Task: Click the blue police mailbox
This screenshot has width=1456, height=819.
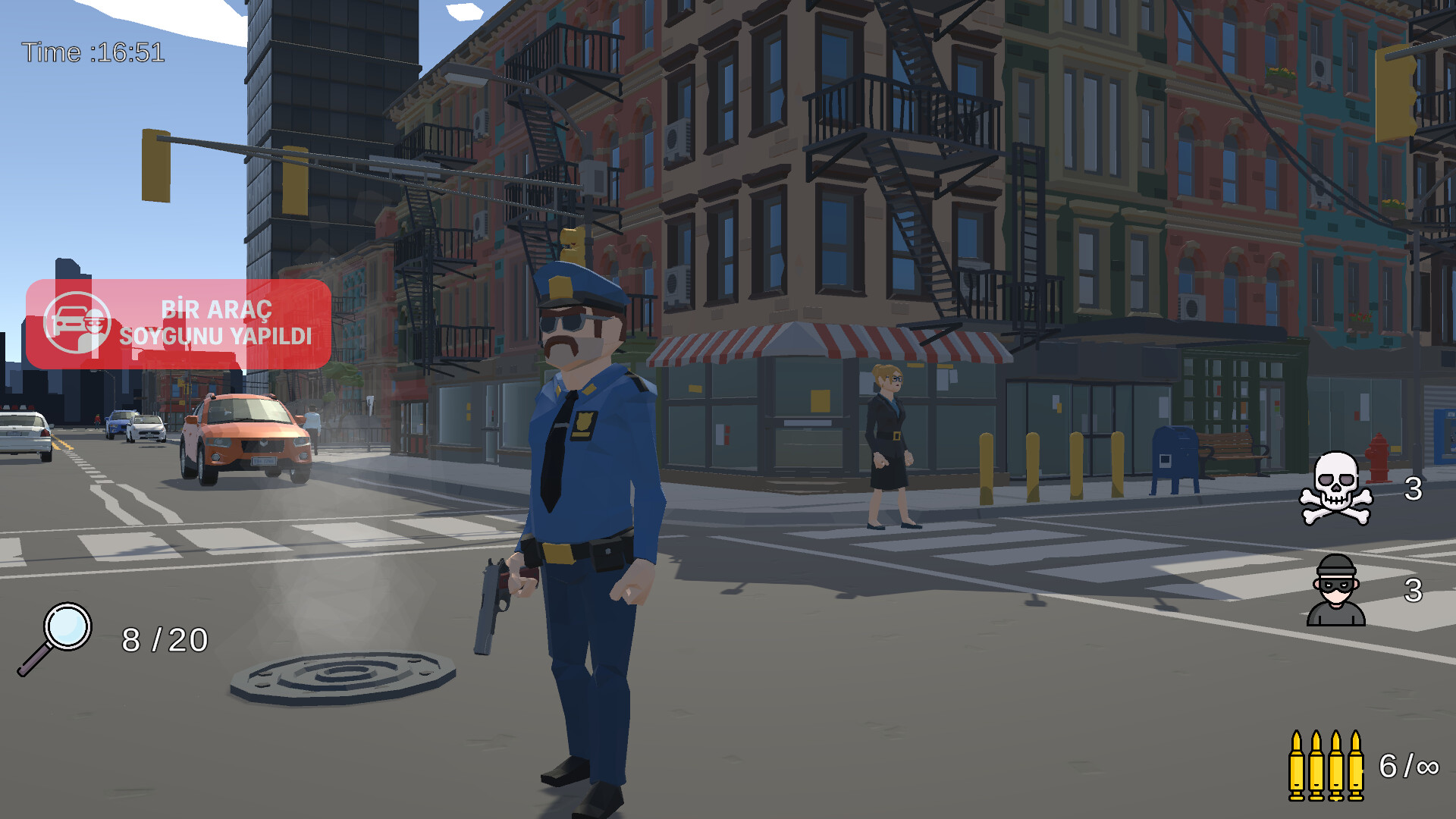Action: point(1175,456)
